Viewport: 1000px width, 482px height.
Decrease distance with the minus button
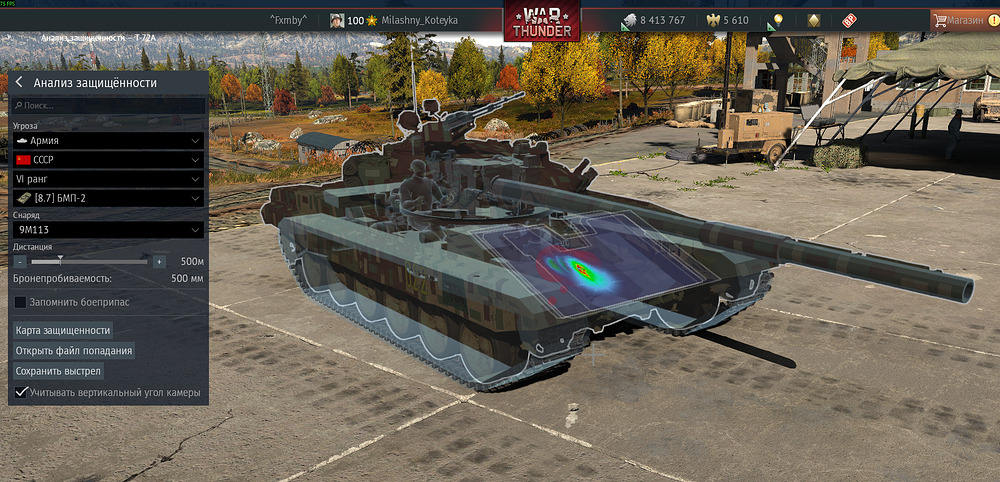coord(20,261)
